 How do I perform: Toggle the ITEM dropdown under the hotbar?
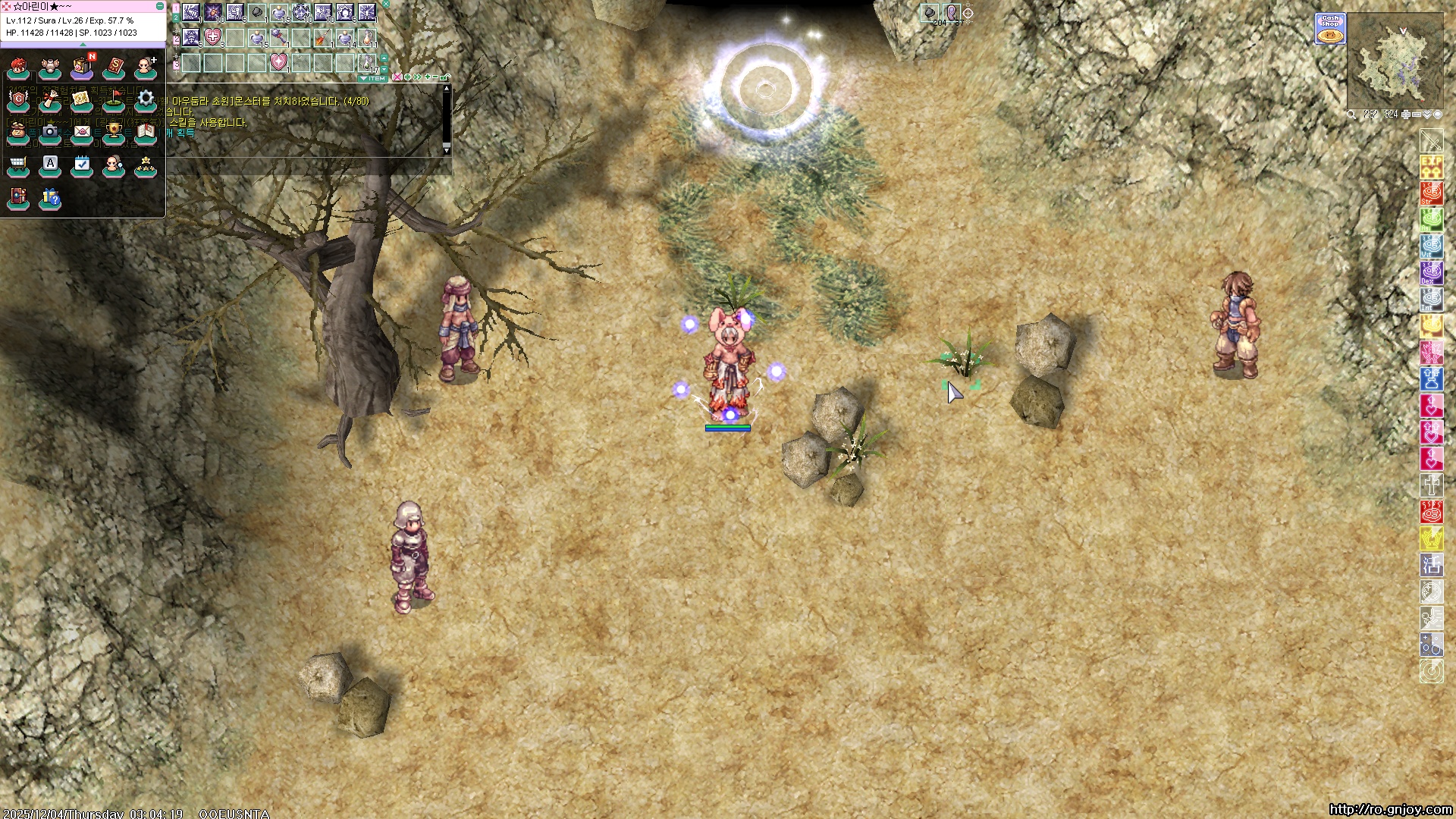pos(373,78)
